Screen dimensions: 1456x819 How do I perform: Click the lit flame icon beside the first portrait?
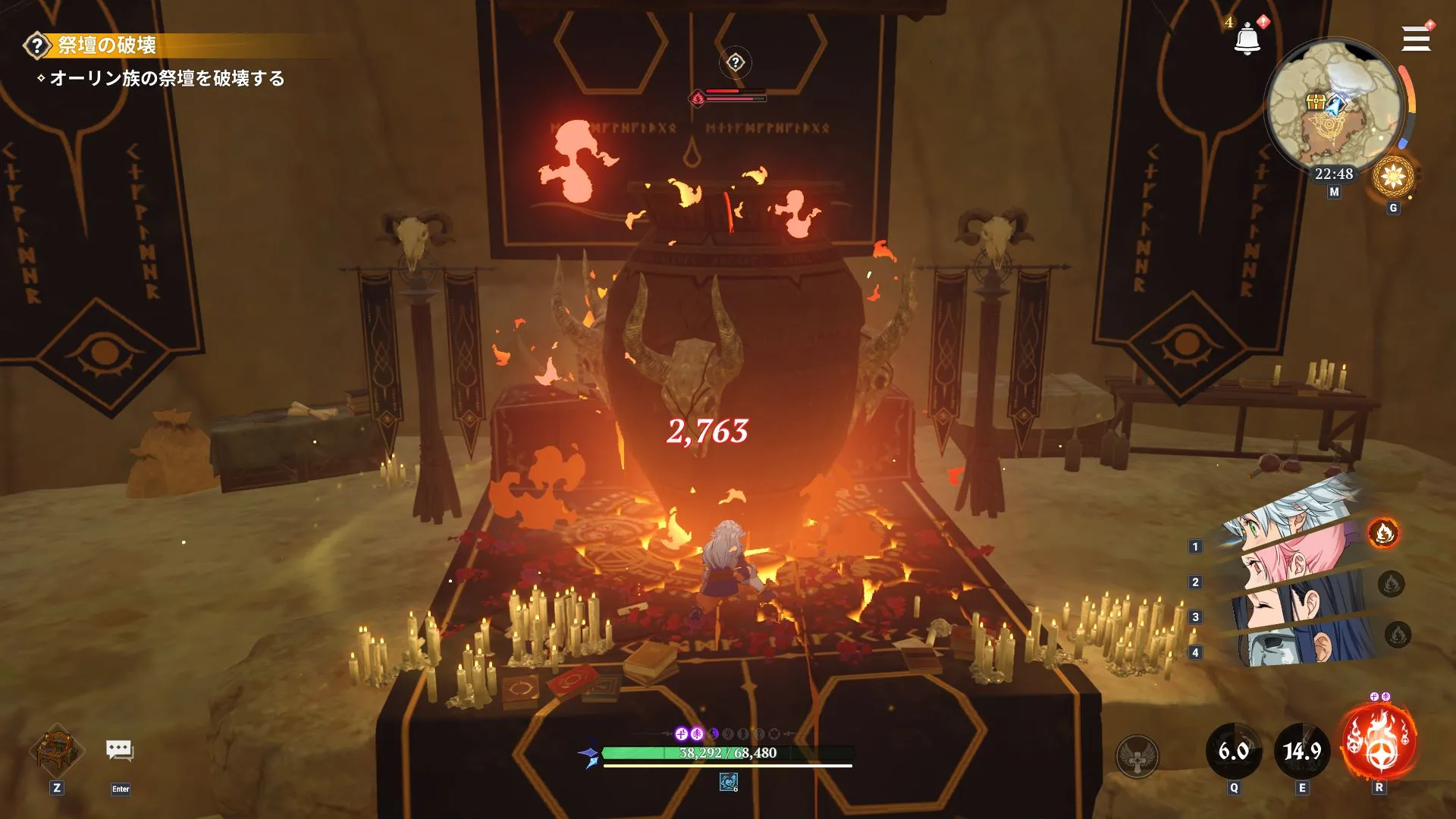[x=1383, y=533]
